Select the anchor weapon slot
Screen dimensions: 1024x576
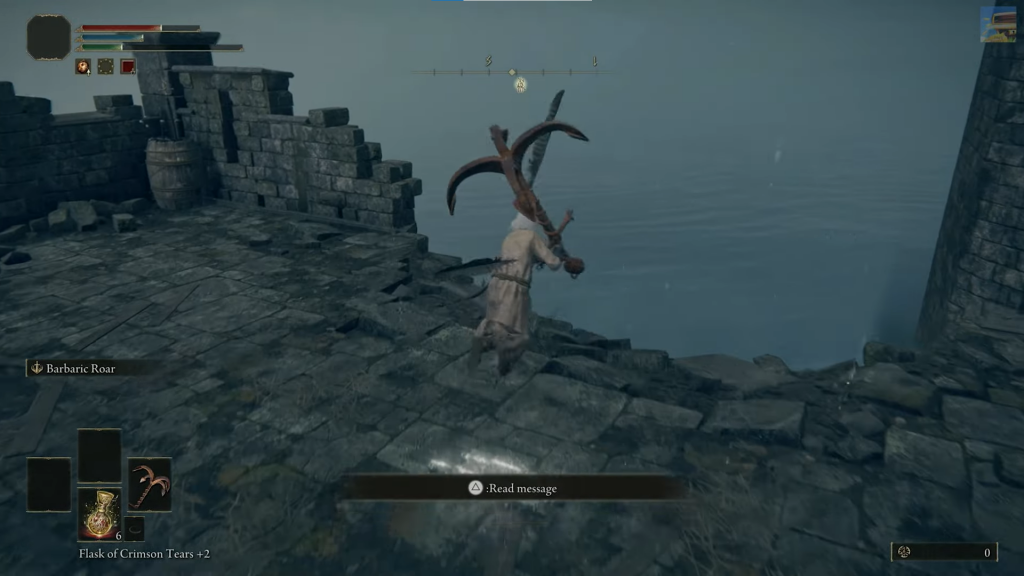tap(150, 484)
